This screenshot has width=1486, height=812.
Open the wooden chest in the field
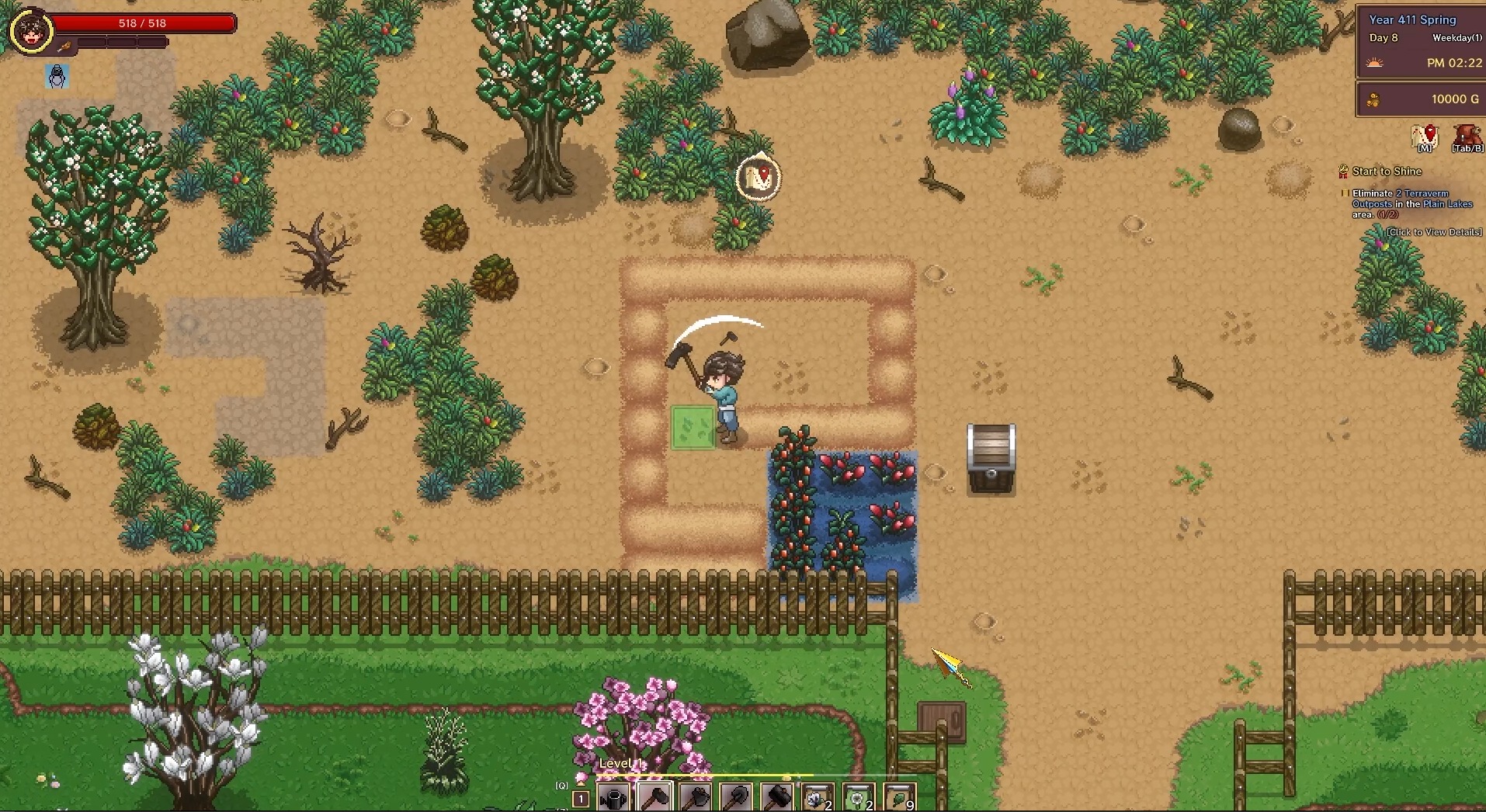click(991, 458)
